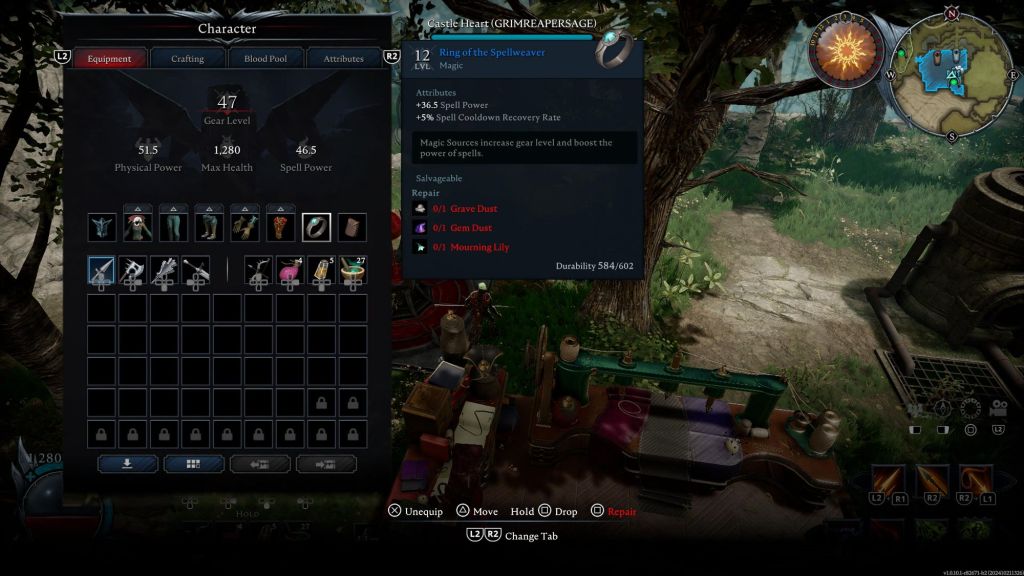Show the Attributes tab
The width and height of the screenshot is (1024, 576).
click(343, 59)
